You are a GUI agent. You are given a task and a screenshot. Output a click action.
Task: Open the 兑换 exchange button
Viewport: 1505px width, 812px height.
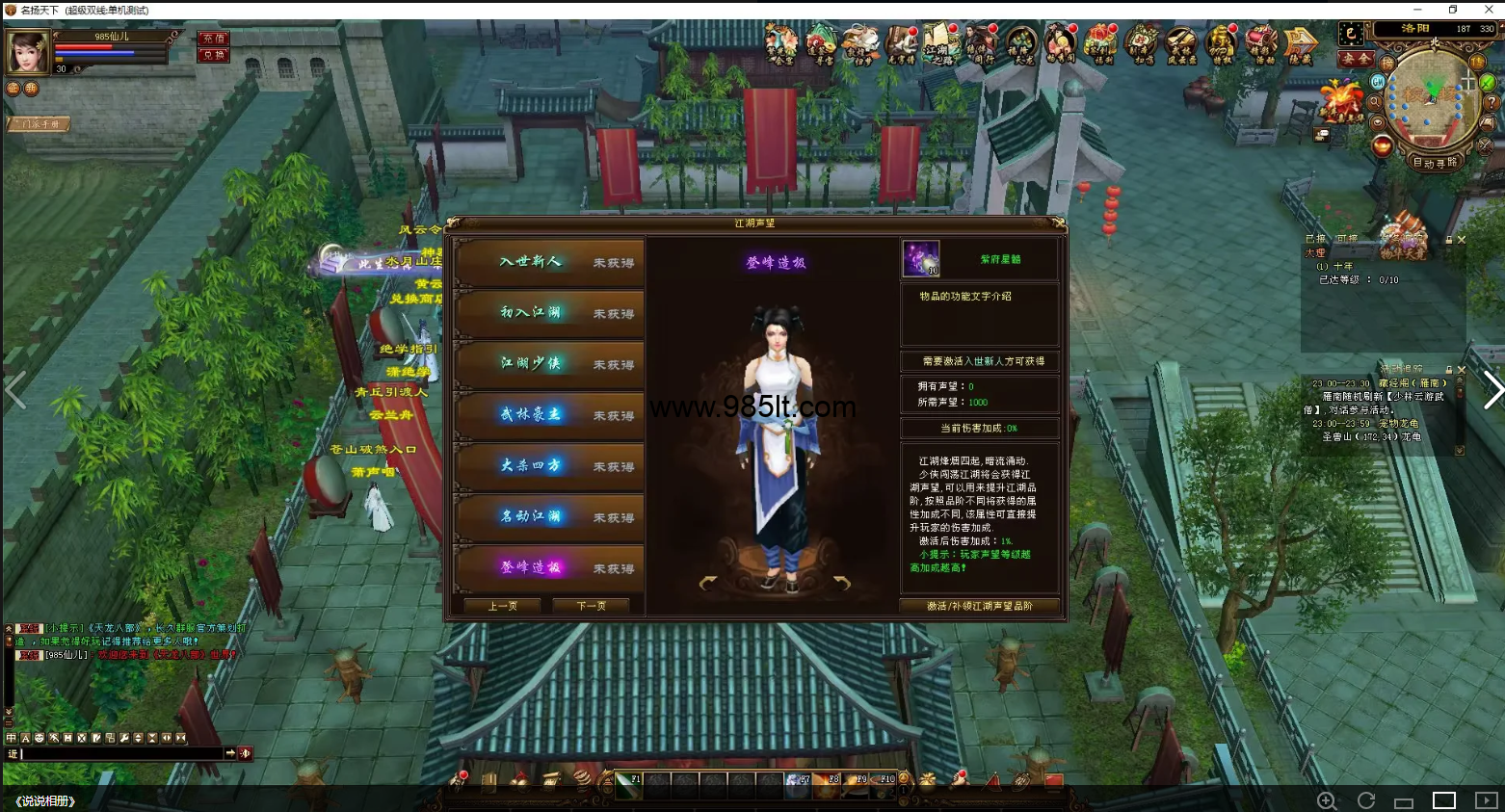(214, 55)
